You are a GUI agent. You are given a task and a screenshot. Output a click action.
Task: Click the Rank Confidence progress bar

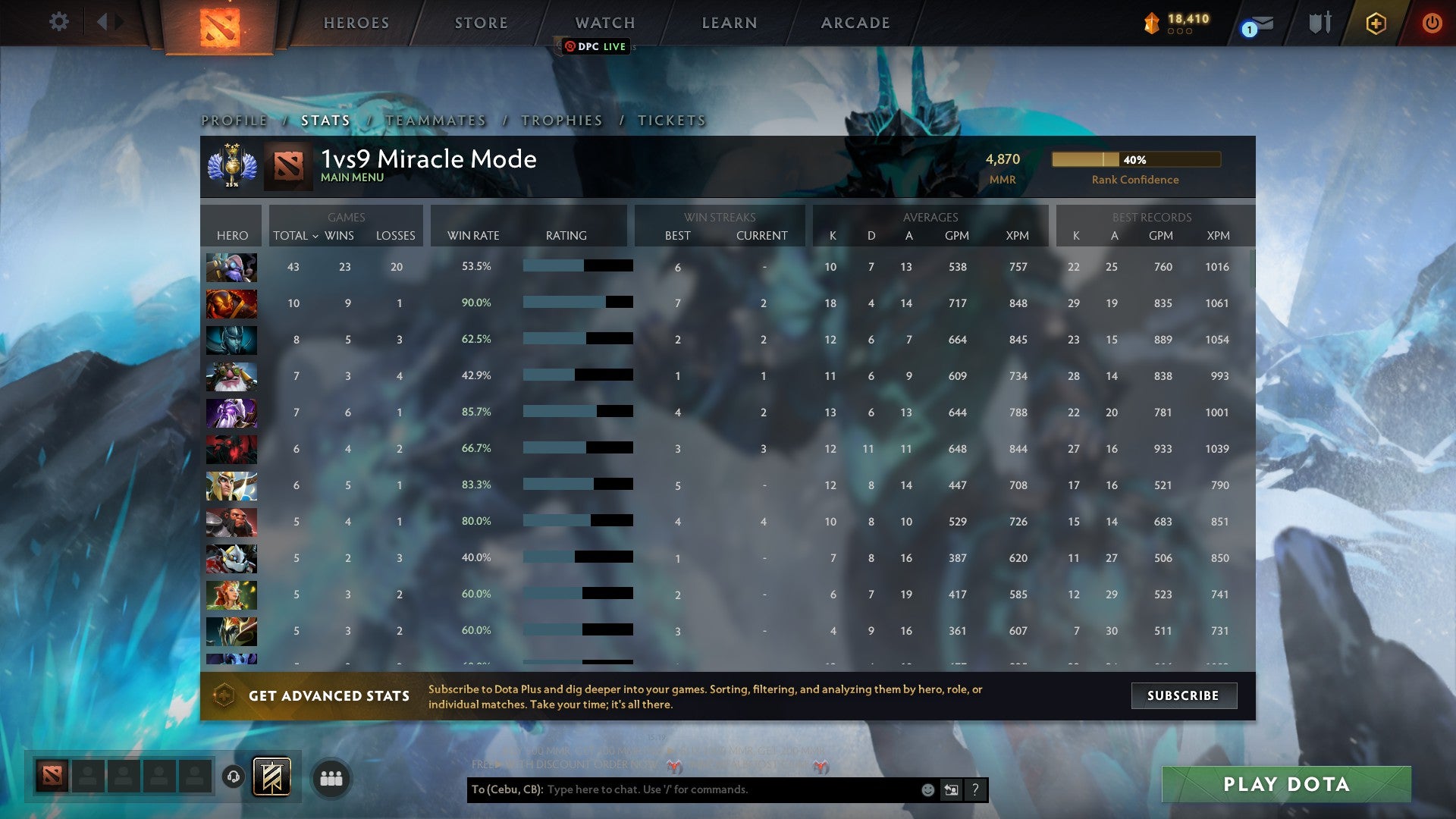pyautogui.click(x=1135, y=160)
